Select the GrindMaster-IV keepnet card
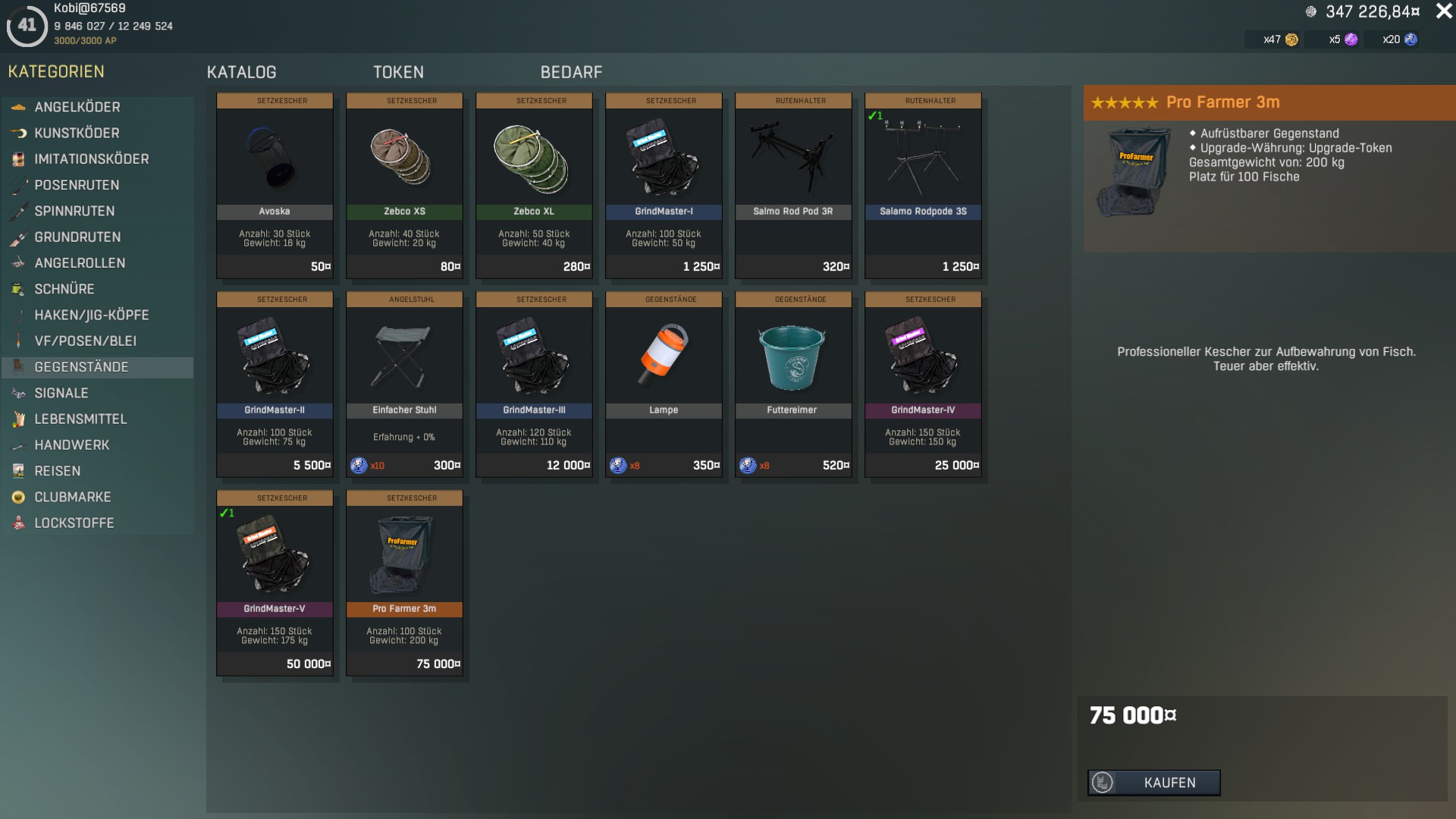 click(x=923, y=384)
